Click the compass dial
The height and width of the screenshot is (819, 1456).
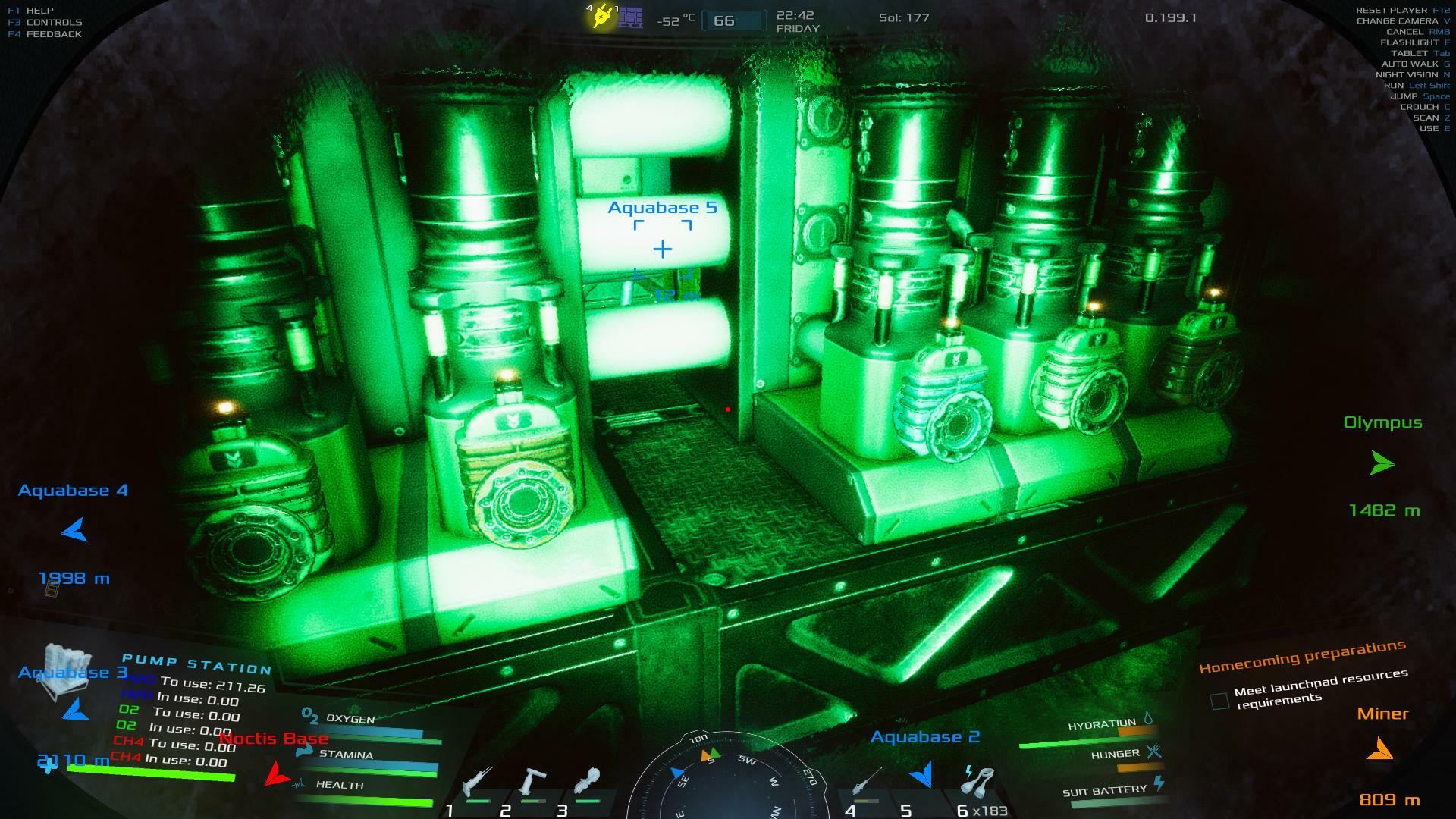726,781
